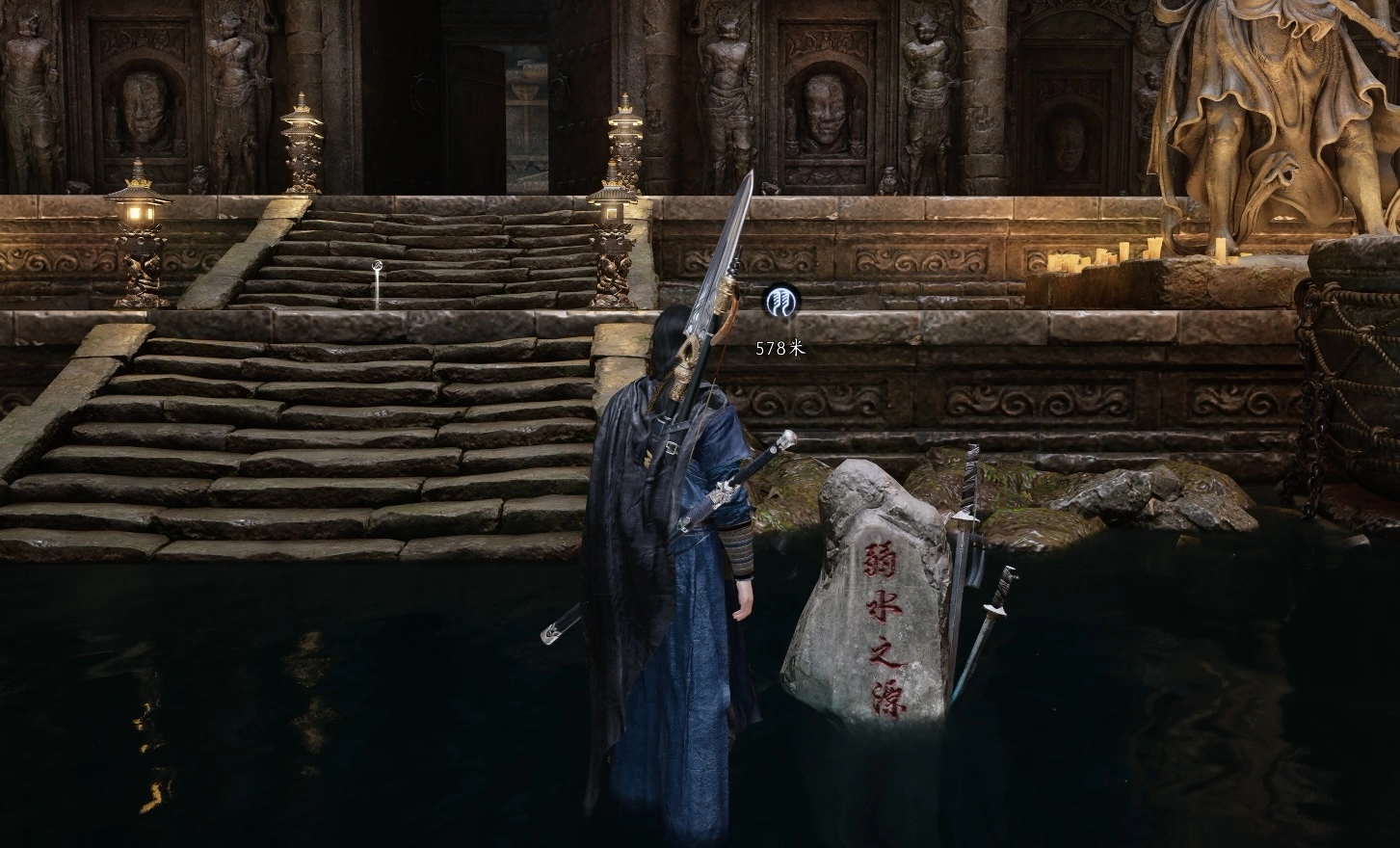The width and height of the screenshot is (1400, 848).
Task: Click the quest waypoint marker showing 578米
Action: 779,303
